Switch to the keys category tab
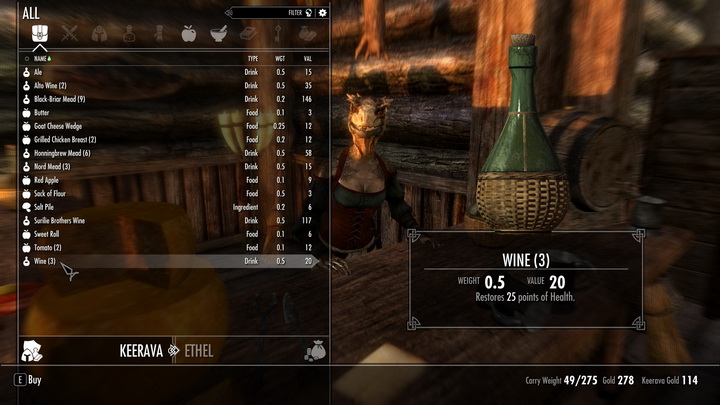Screen dimensions: 720x405 [x=278, y=33]
